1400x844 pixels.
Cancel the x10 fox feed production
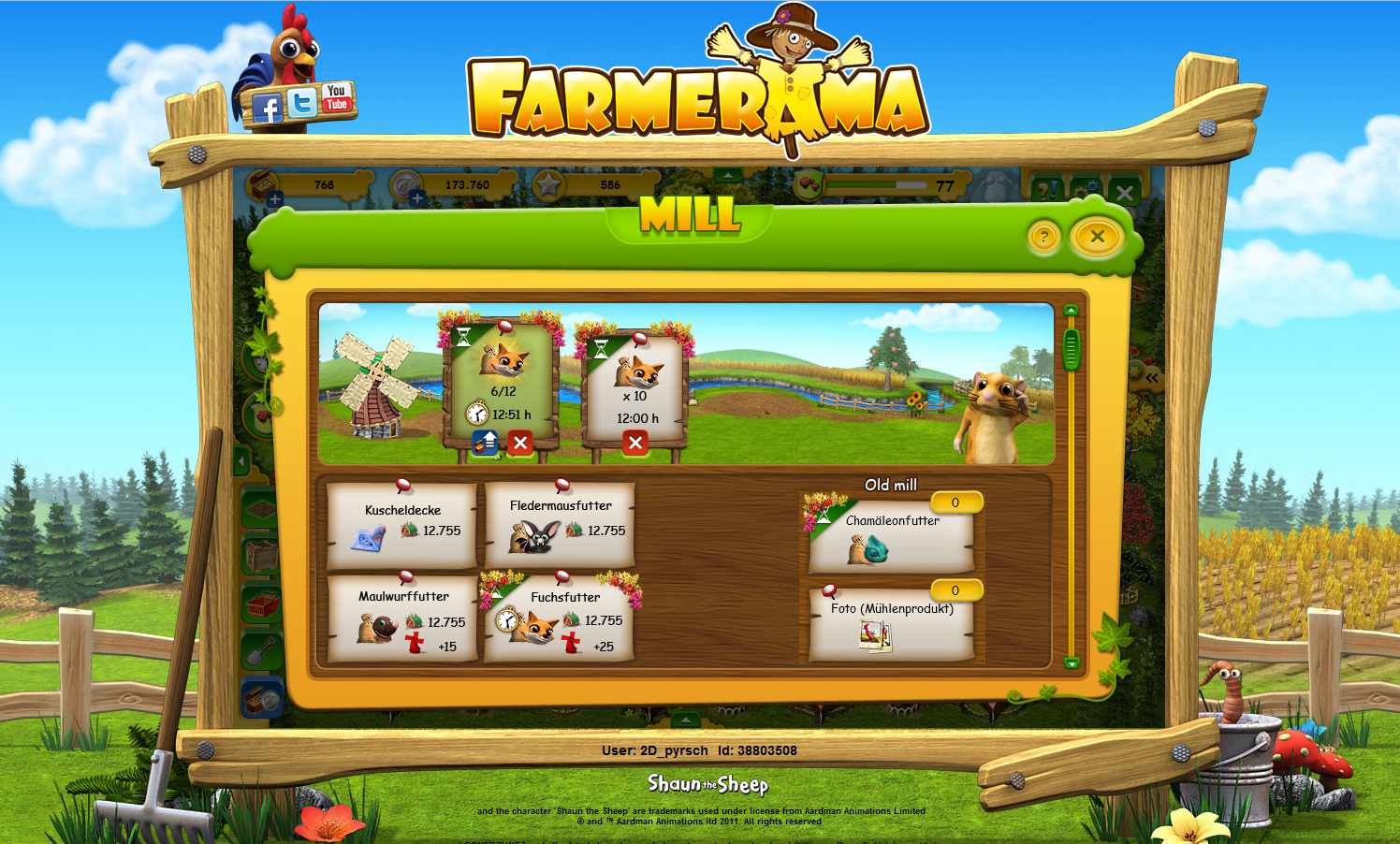[637, 444]
